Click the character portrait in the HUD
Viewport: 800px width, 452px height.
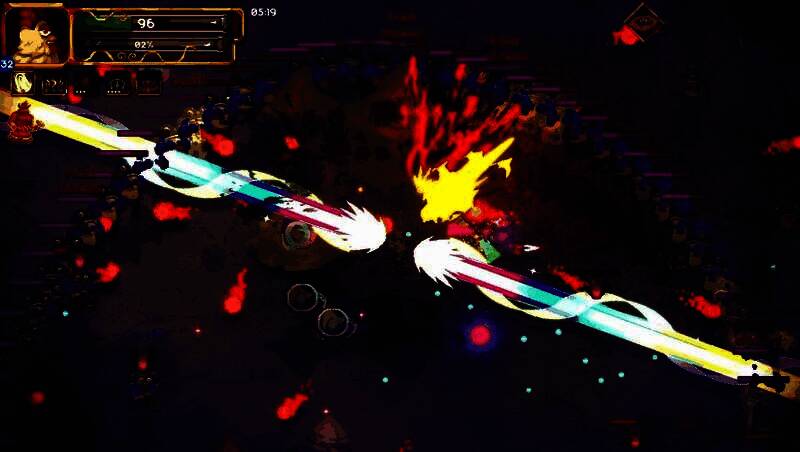[x=37, y=35]
